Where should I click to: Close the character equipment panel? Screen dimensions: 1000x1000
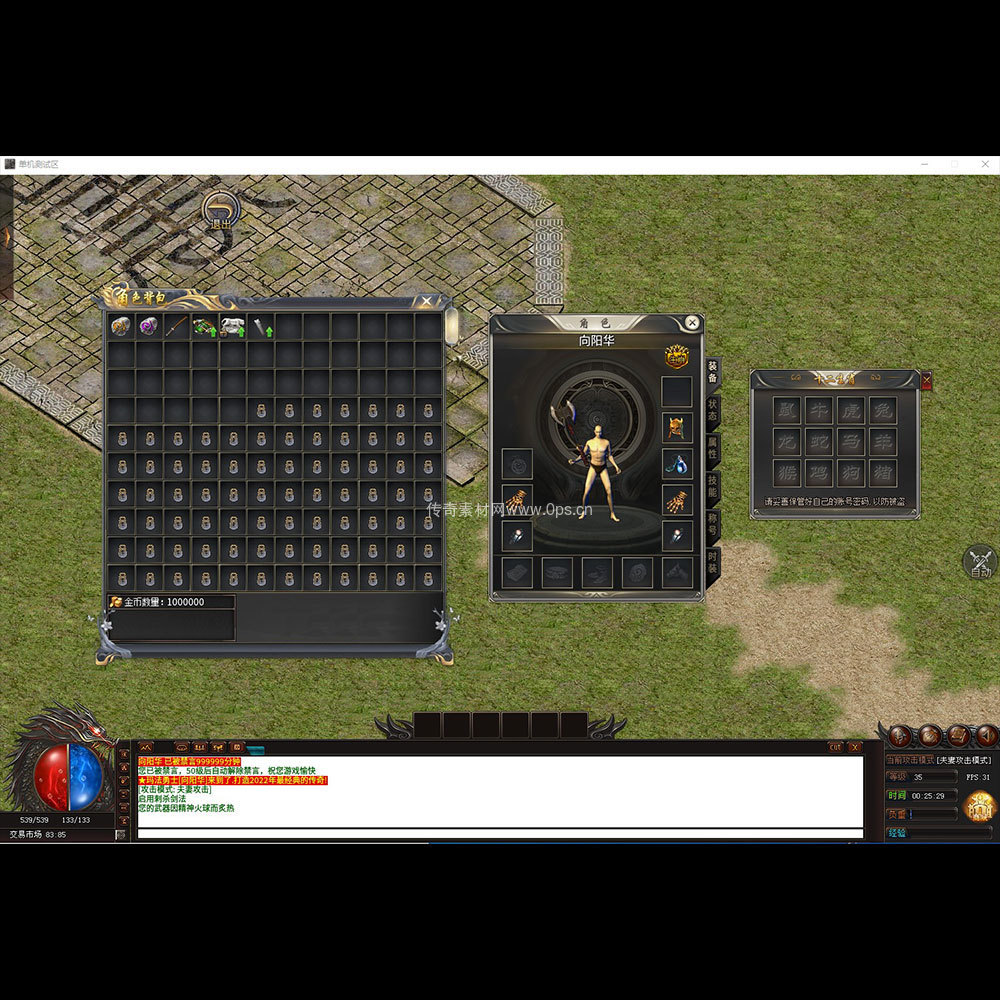(691, 322)
